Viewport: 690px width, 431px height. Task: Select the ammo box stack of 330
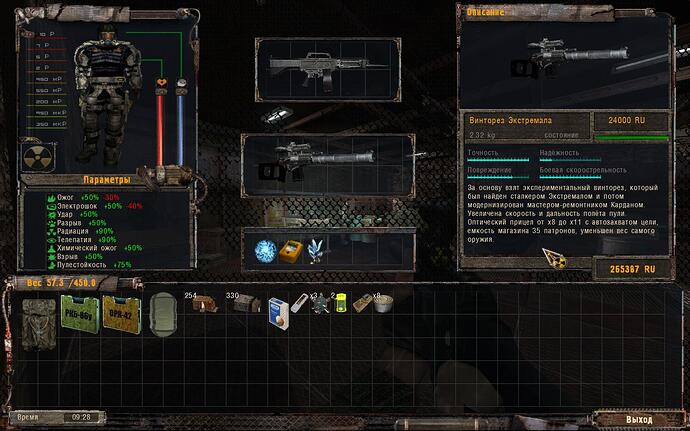click(x=243, y=304)
